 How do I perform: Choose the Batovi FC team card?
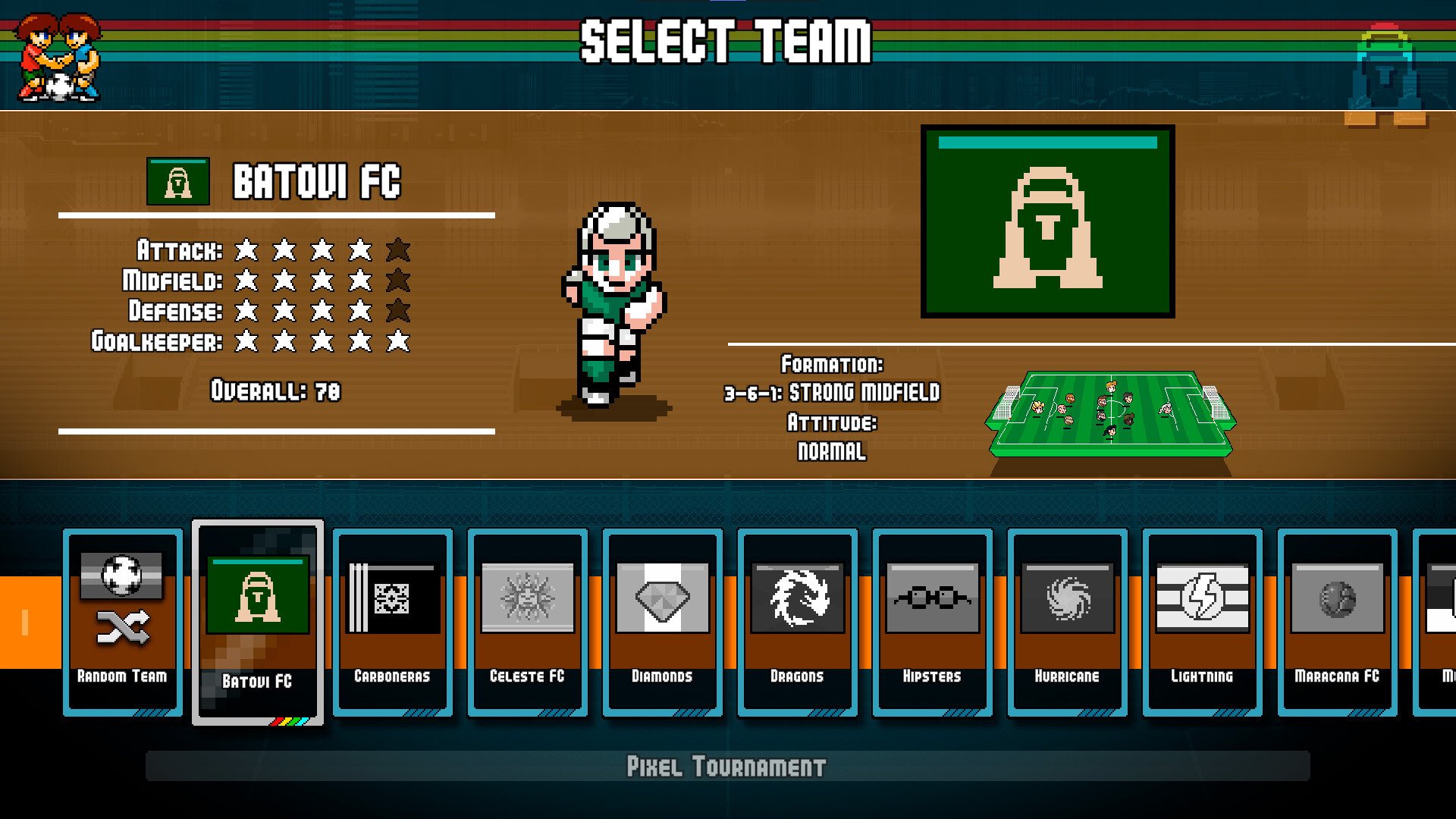click(x=258, y=622)
